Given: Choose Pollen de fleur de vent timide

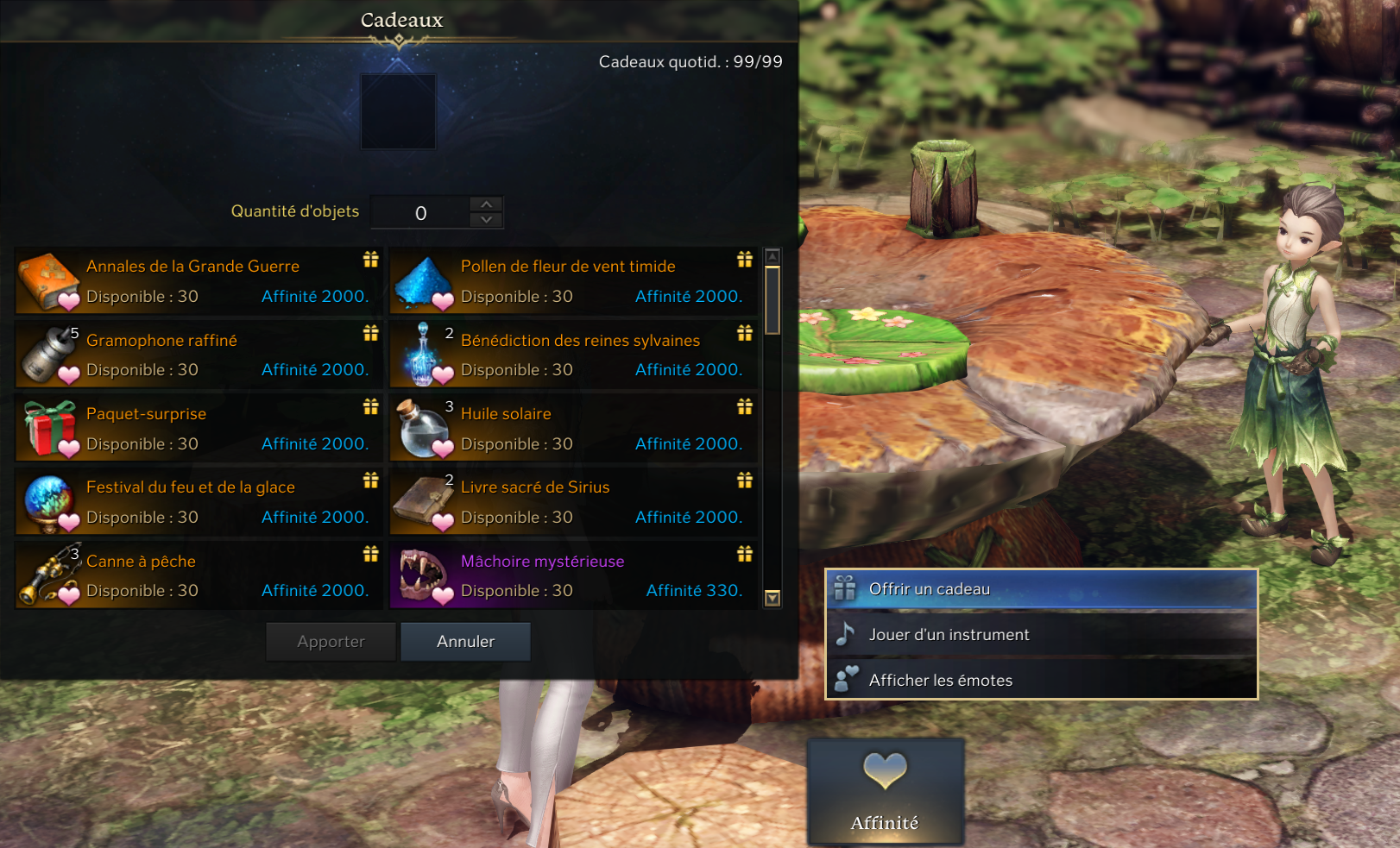Looking at the screenshot, I should (x=573, y=281).
